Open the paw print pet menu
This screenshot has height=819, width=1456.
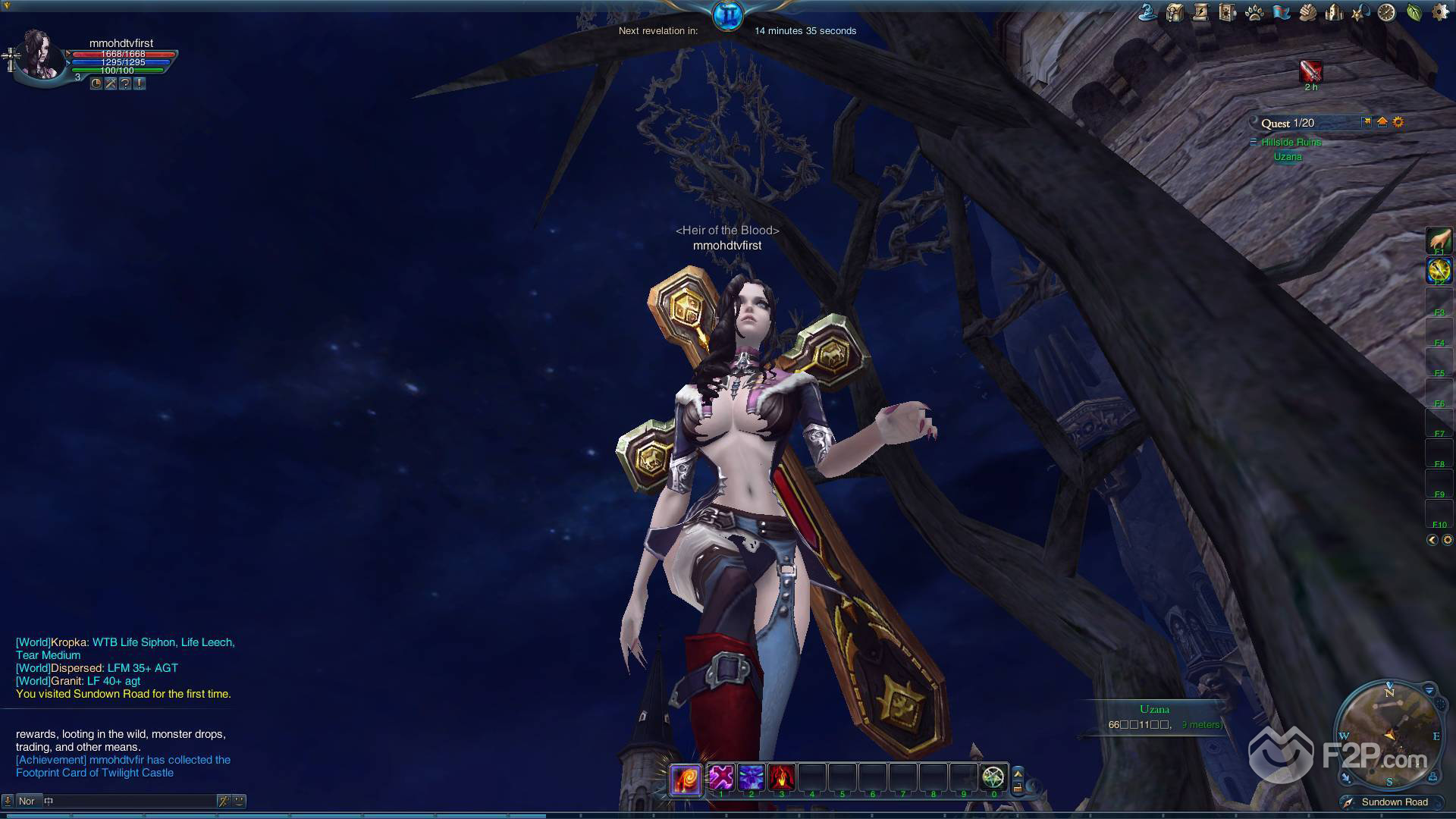(1254, 12)
